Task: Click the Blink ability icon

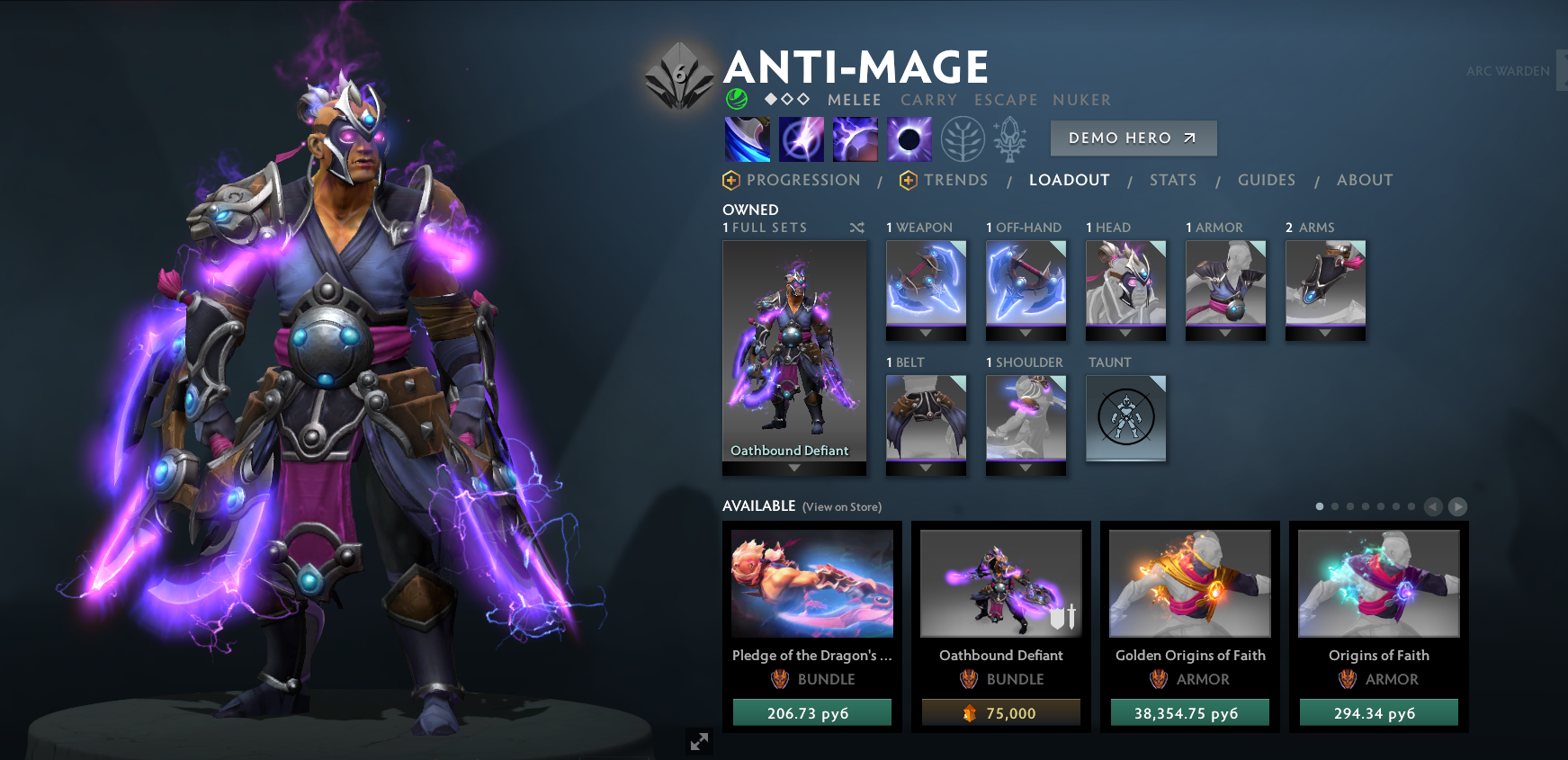Action: 801,138
